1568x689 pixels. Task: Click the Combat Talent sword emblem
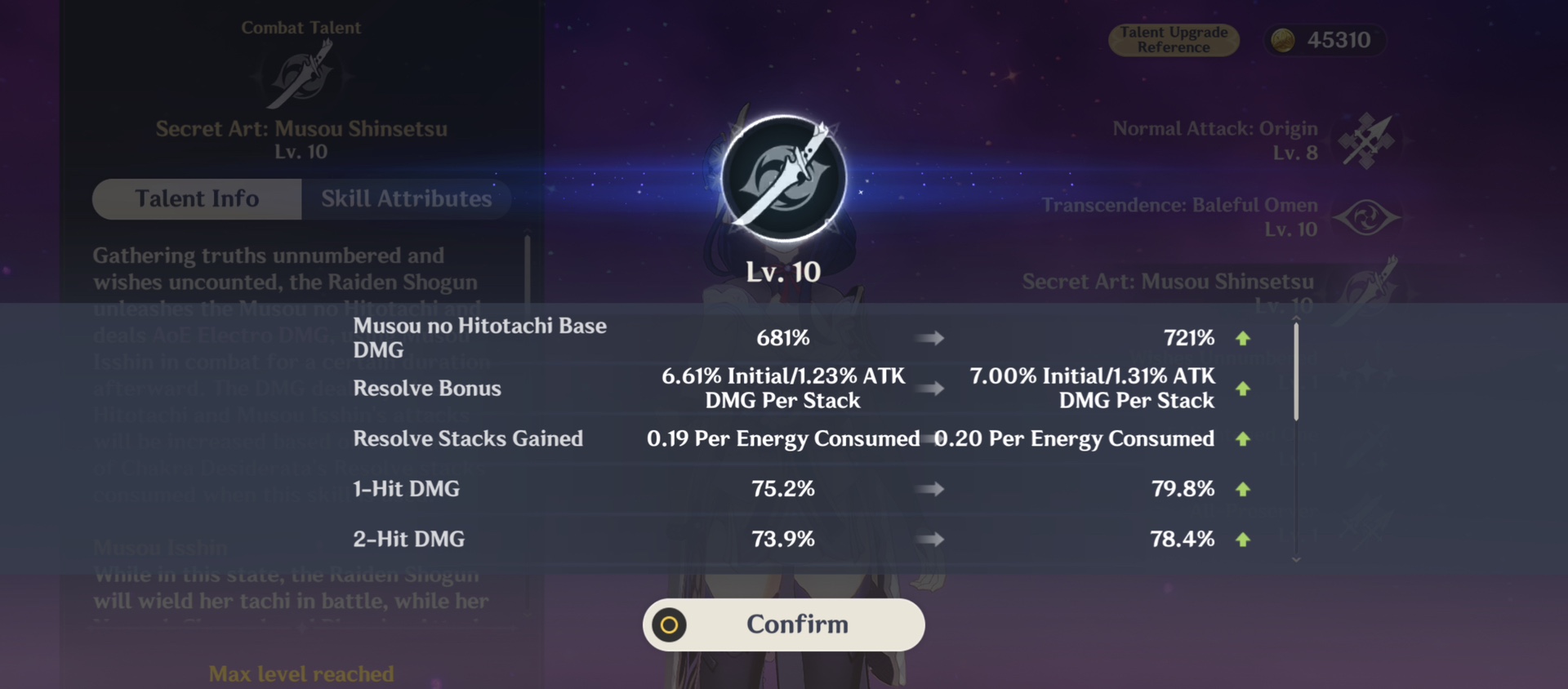301,78
